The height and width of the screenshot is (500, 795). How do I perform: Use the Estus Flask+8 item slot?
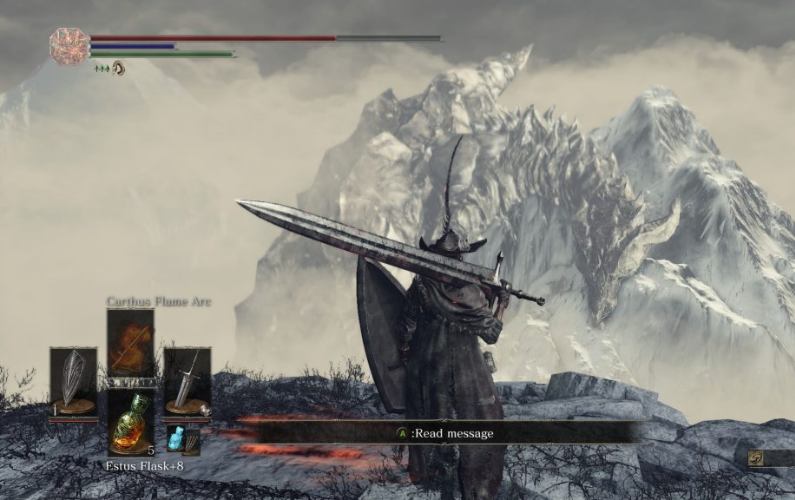click(130, 421)
